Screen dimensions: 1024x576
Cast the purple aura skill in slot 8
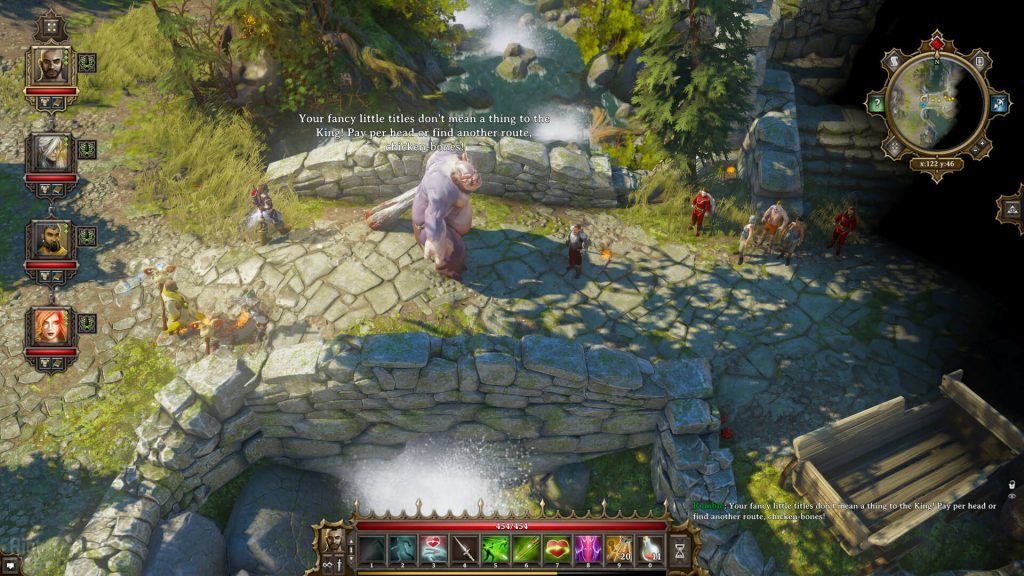pyautogui.click(x=588, y=549)
